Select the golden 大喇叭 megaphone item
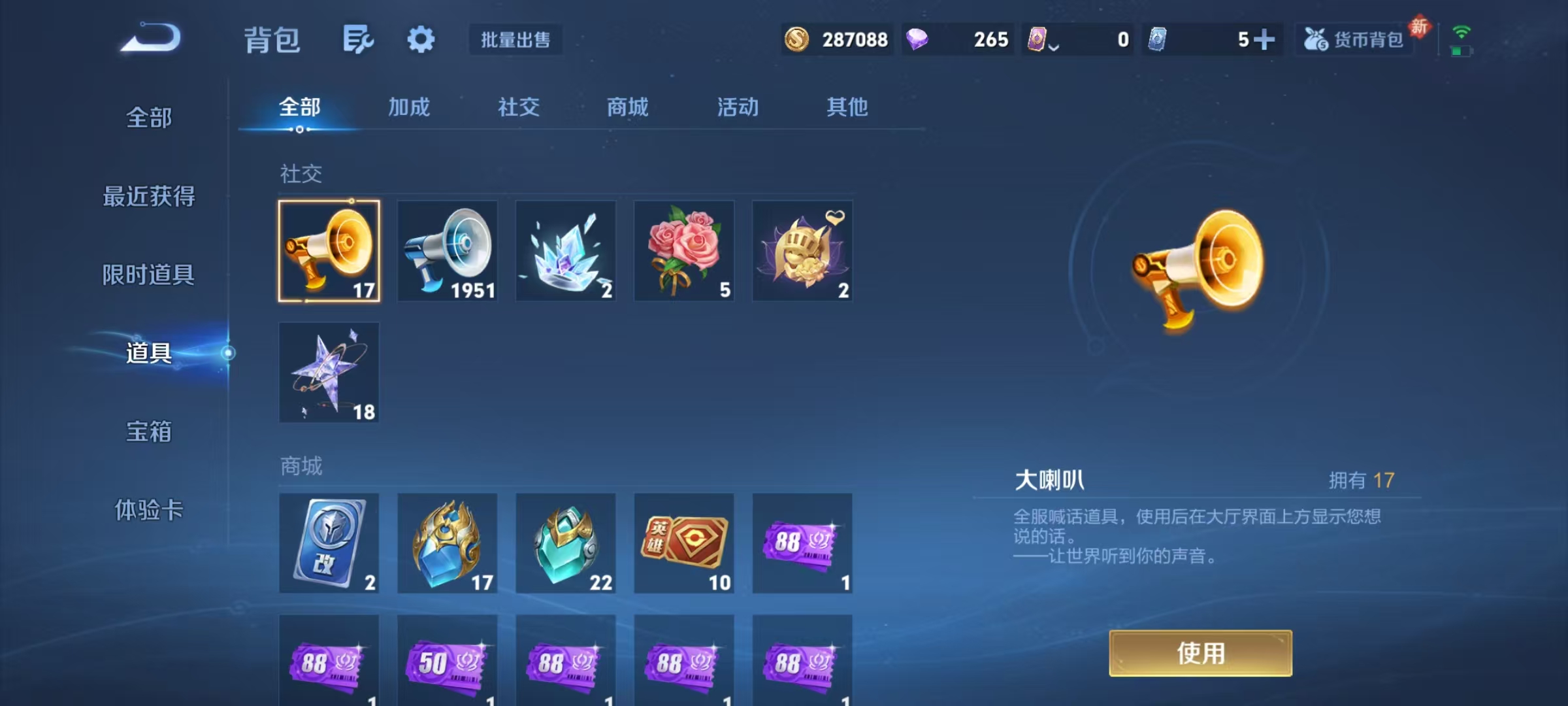1568x706 pixels. 328,252
